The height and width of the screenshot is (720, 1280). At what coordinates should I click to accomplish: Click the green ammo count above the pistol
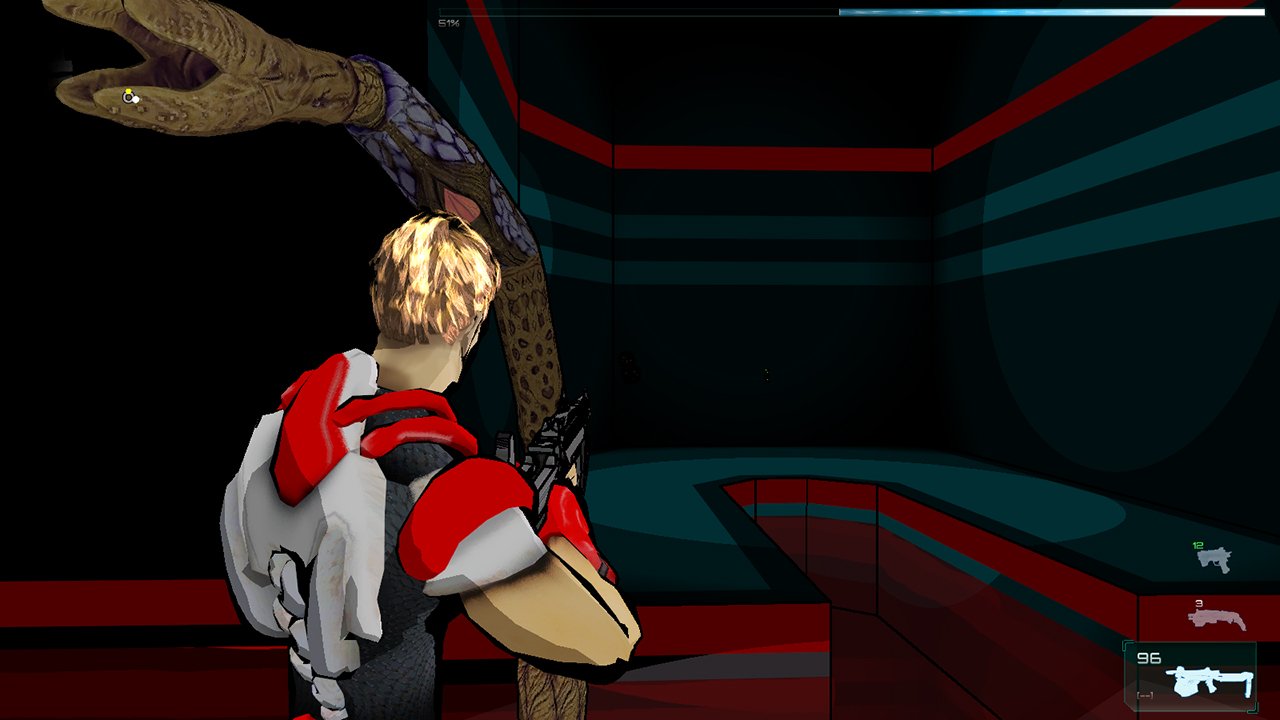(x=1198, y=545)
